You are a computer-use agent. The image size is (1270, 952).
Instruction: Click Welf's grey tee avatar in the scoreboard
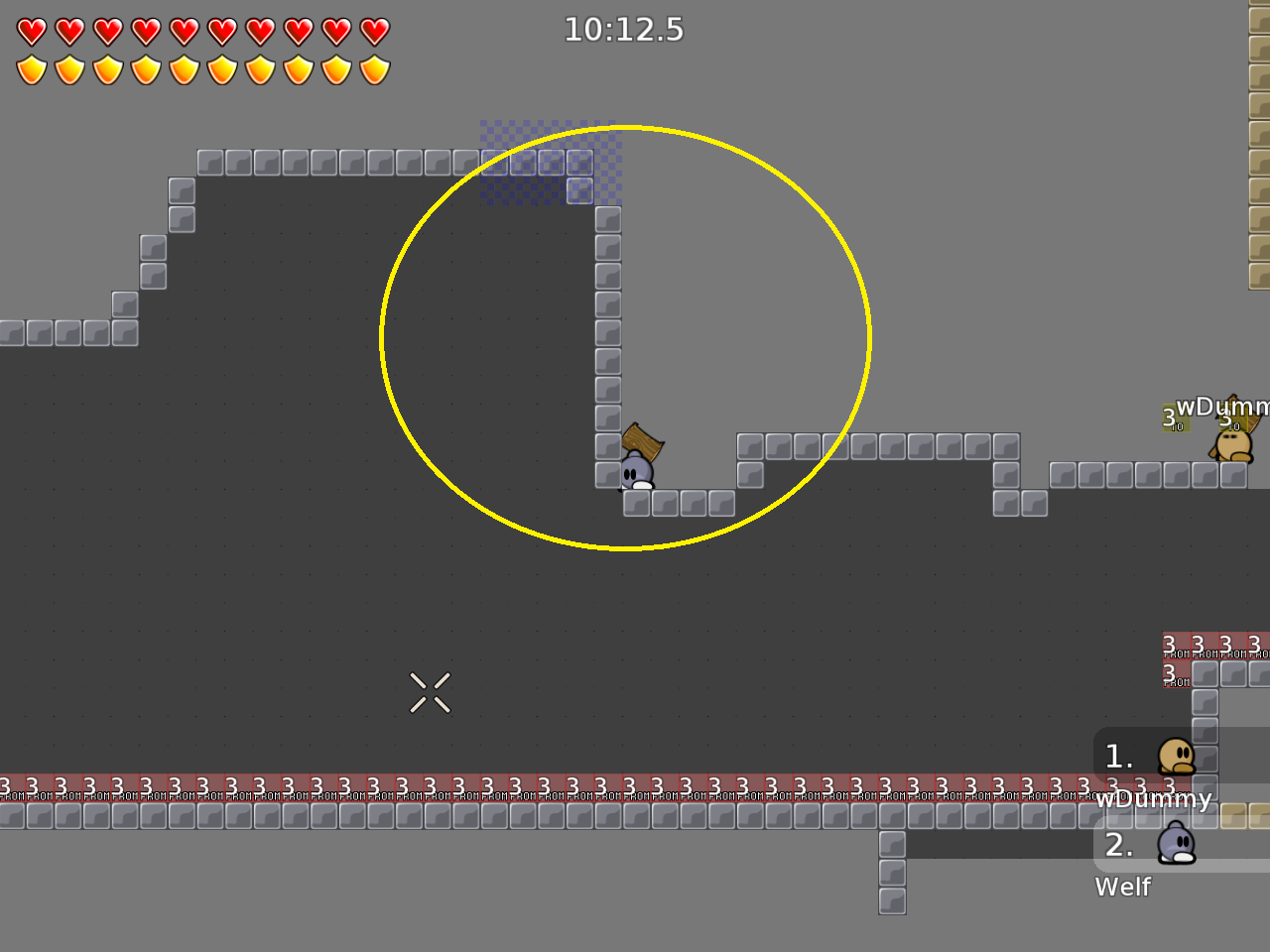(1176, 844)
